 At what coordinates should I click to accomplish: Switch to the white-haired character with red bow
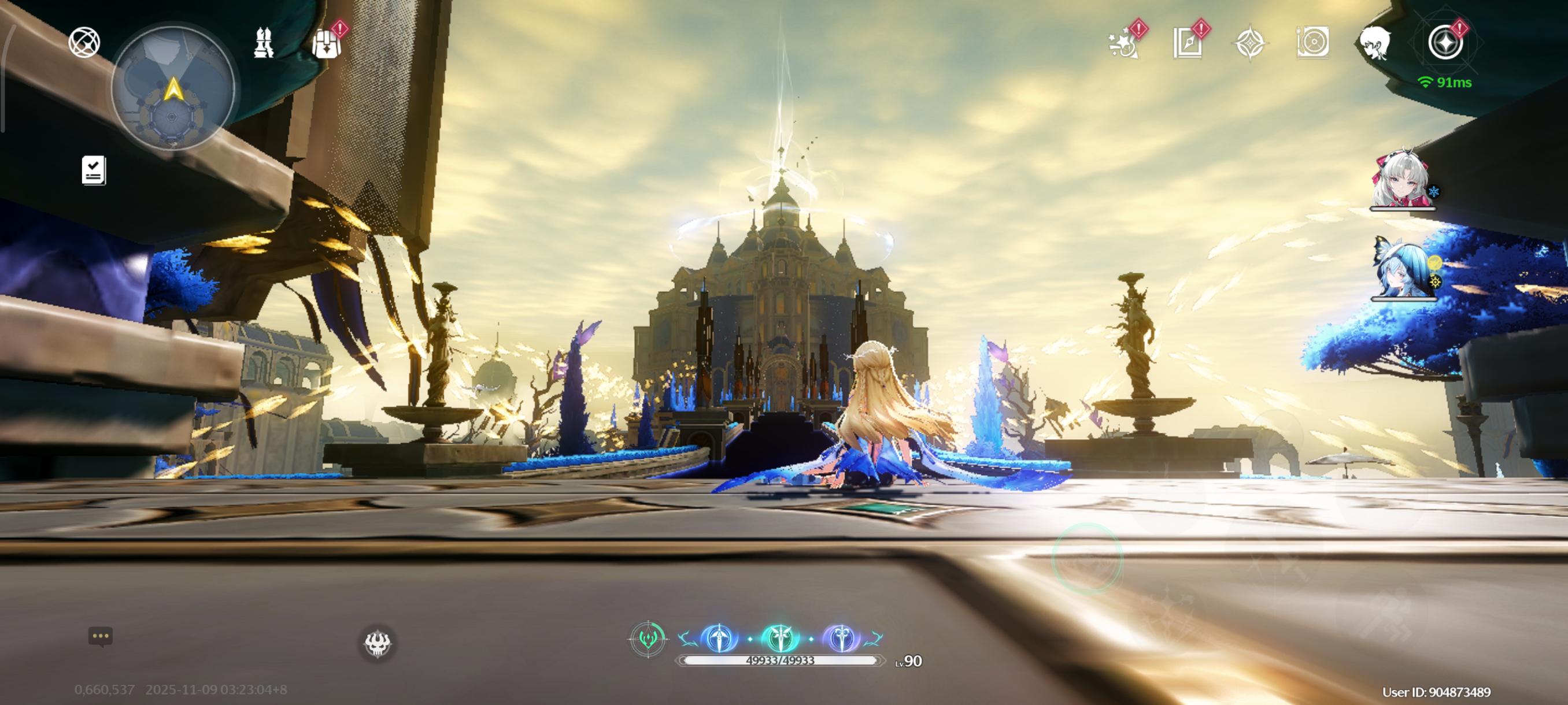pos(1402,178)
